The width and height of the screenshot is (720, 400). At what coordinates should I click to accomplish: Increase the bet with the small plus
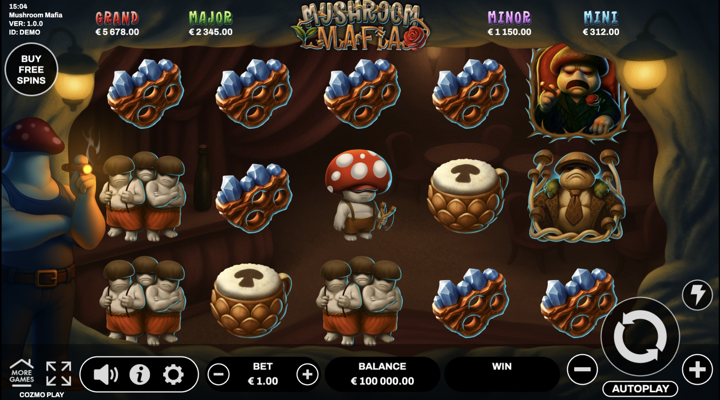[x=307, y=375]
